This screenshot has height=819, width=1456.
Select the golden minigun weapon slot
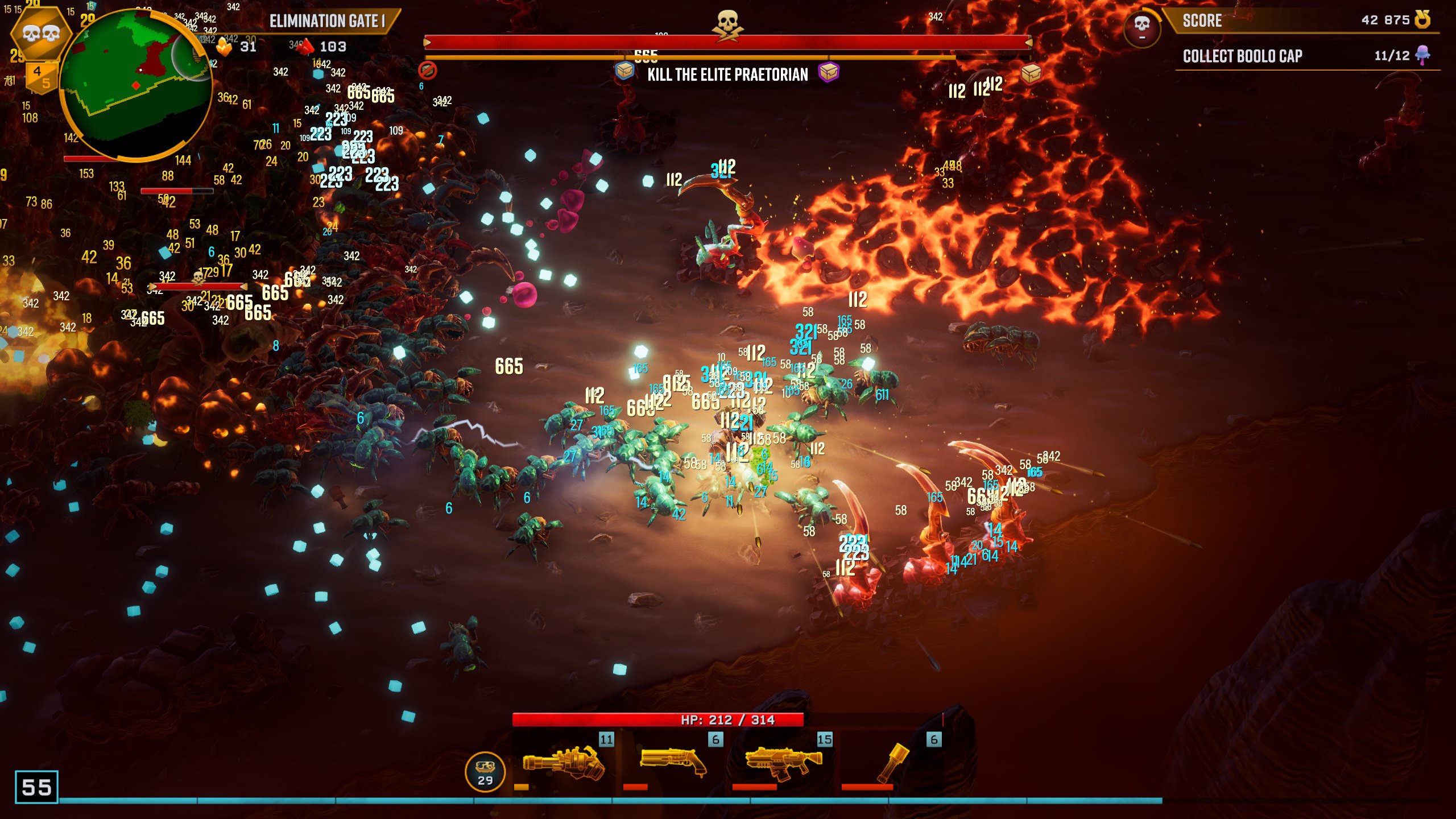click(563, 762)
